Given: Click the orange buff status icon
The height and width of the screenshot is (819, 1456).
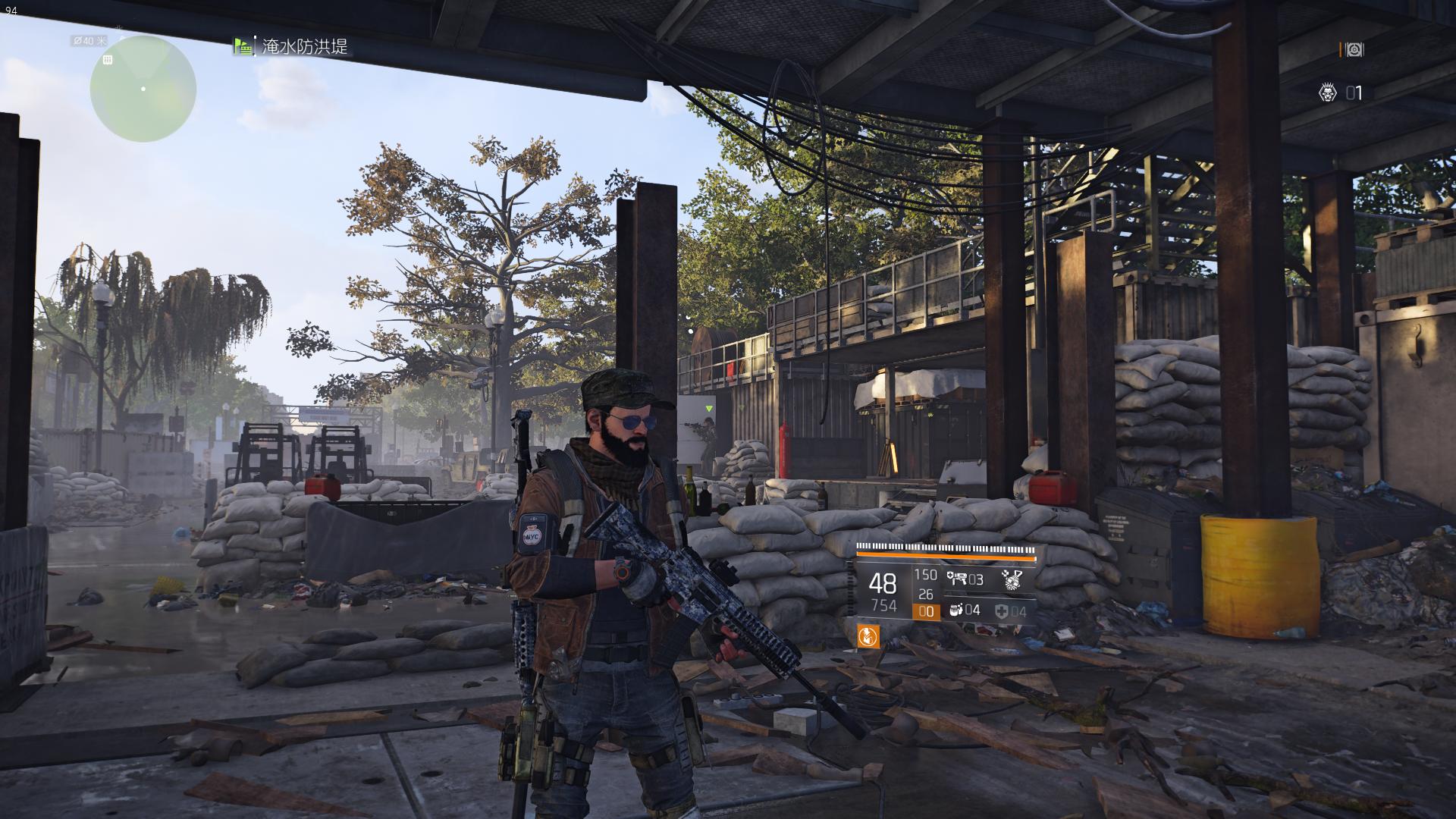Looking at the screenshot, I should click(868, 636).
